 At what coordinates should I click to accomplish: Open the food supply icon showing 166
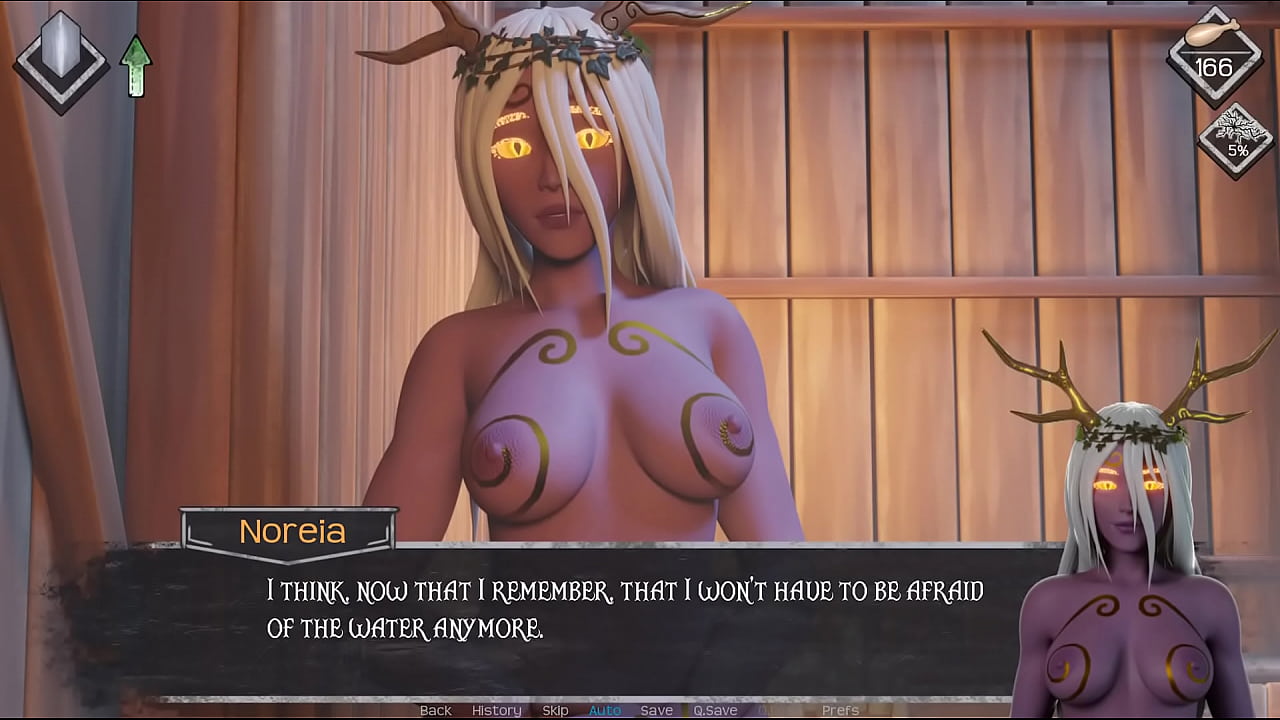pos(1214,56)
